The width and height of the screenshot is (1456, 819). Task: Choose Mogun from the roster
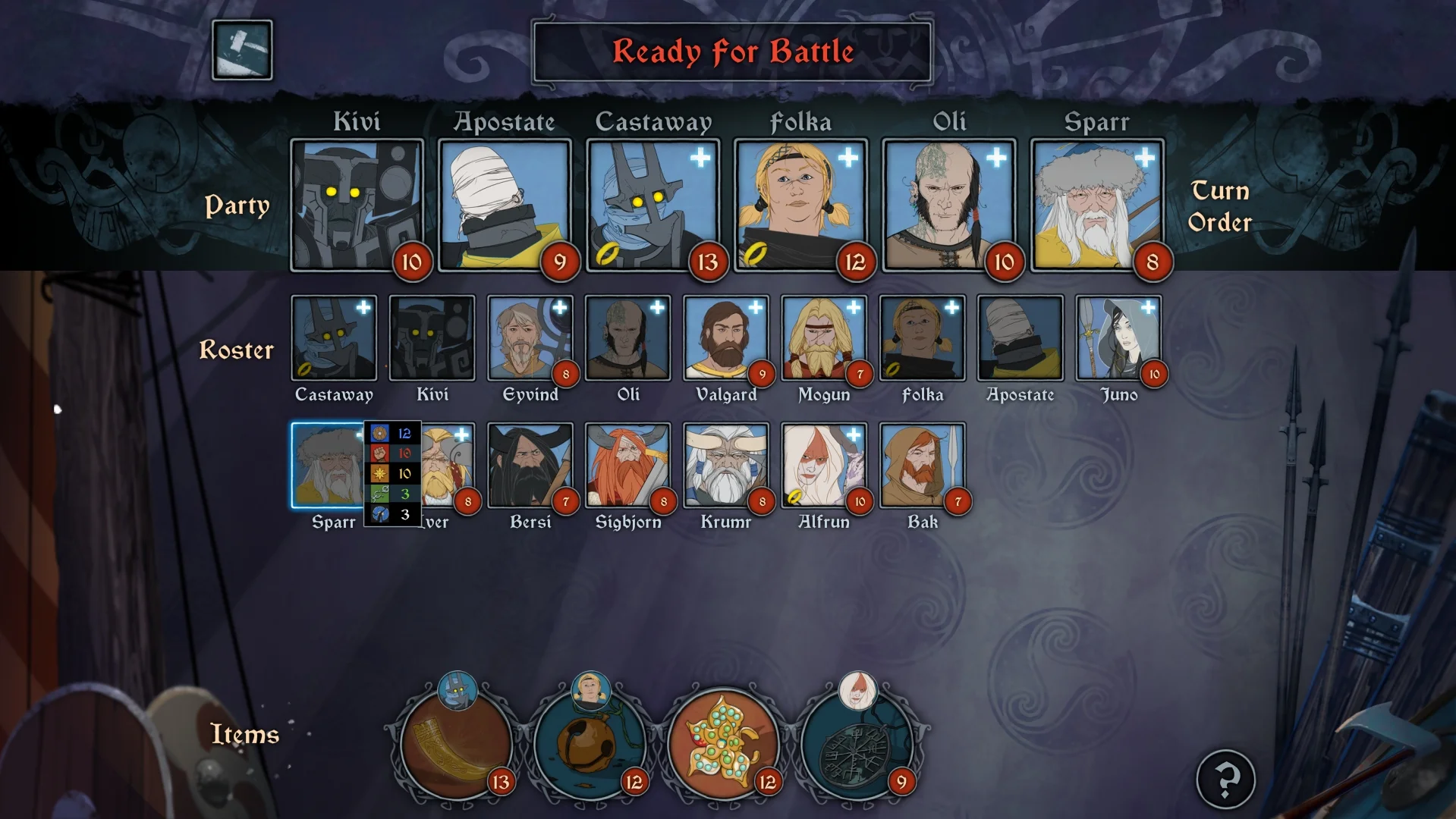click(x=824, y=338)
